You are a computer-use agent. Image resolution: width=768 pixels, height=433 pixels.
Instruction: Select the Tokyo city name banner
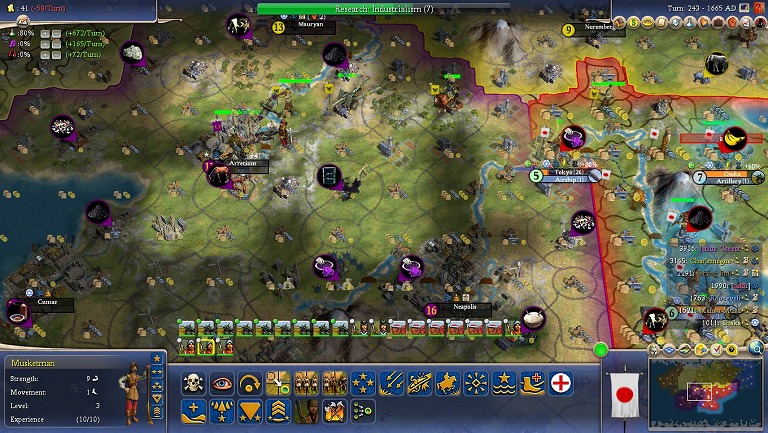567,172
